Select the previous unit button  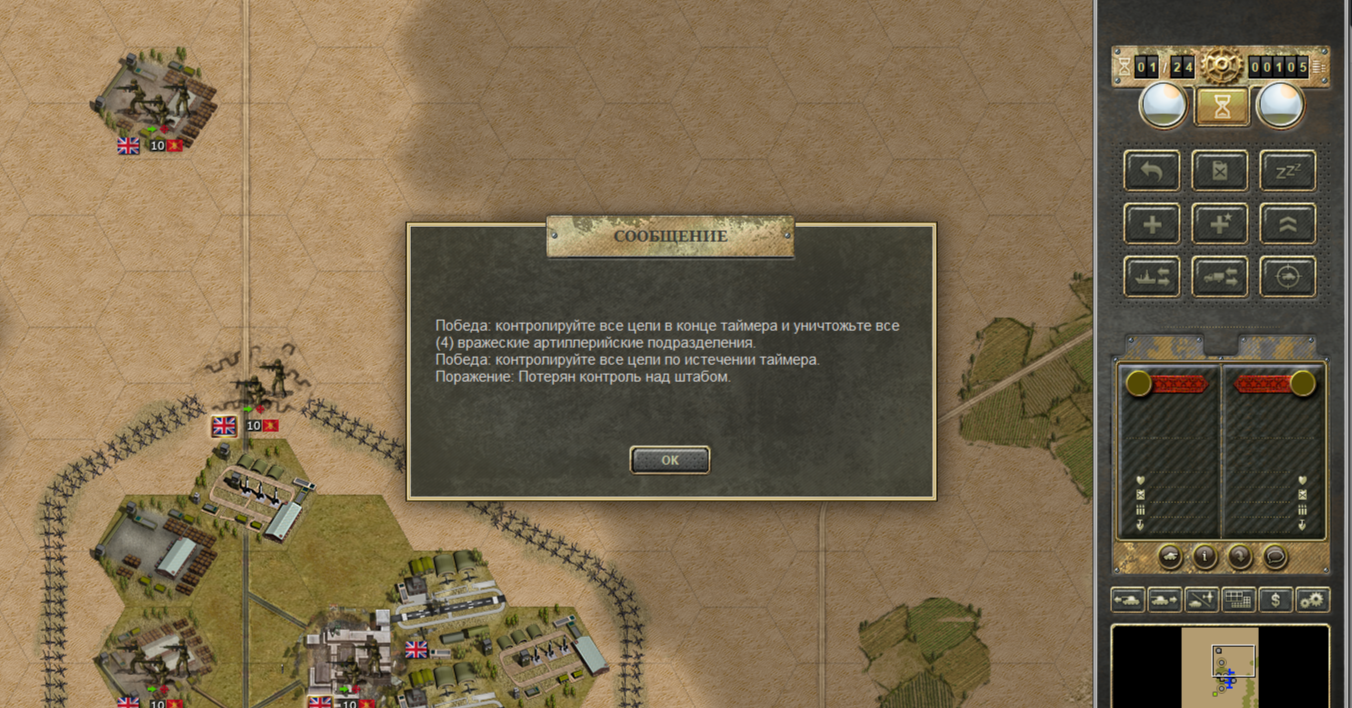[x=1127, y=600]
